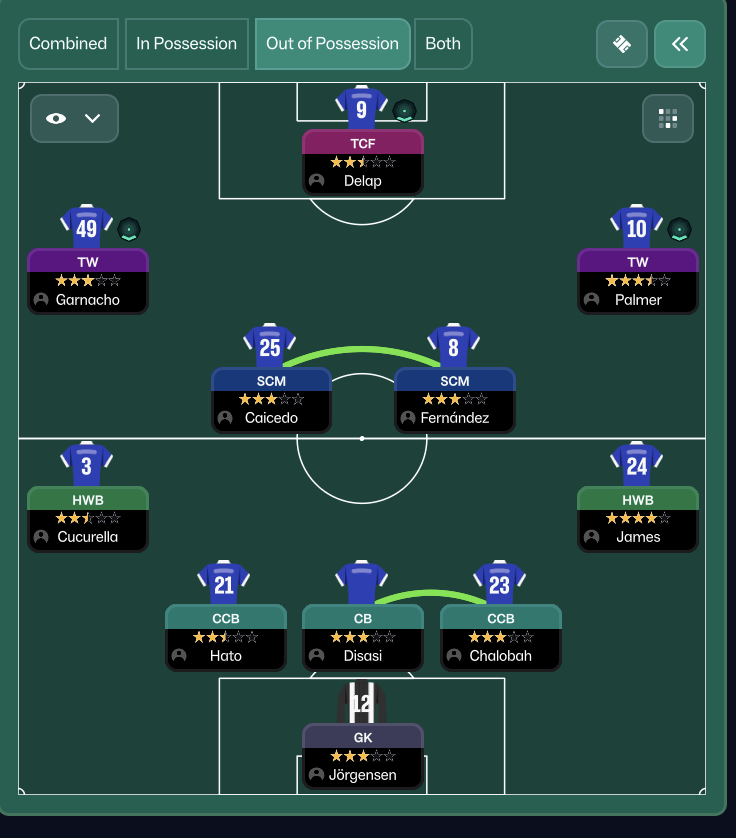Open James's HWB player card
The image size is (736, 838).
click(638, 518)
